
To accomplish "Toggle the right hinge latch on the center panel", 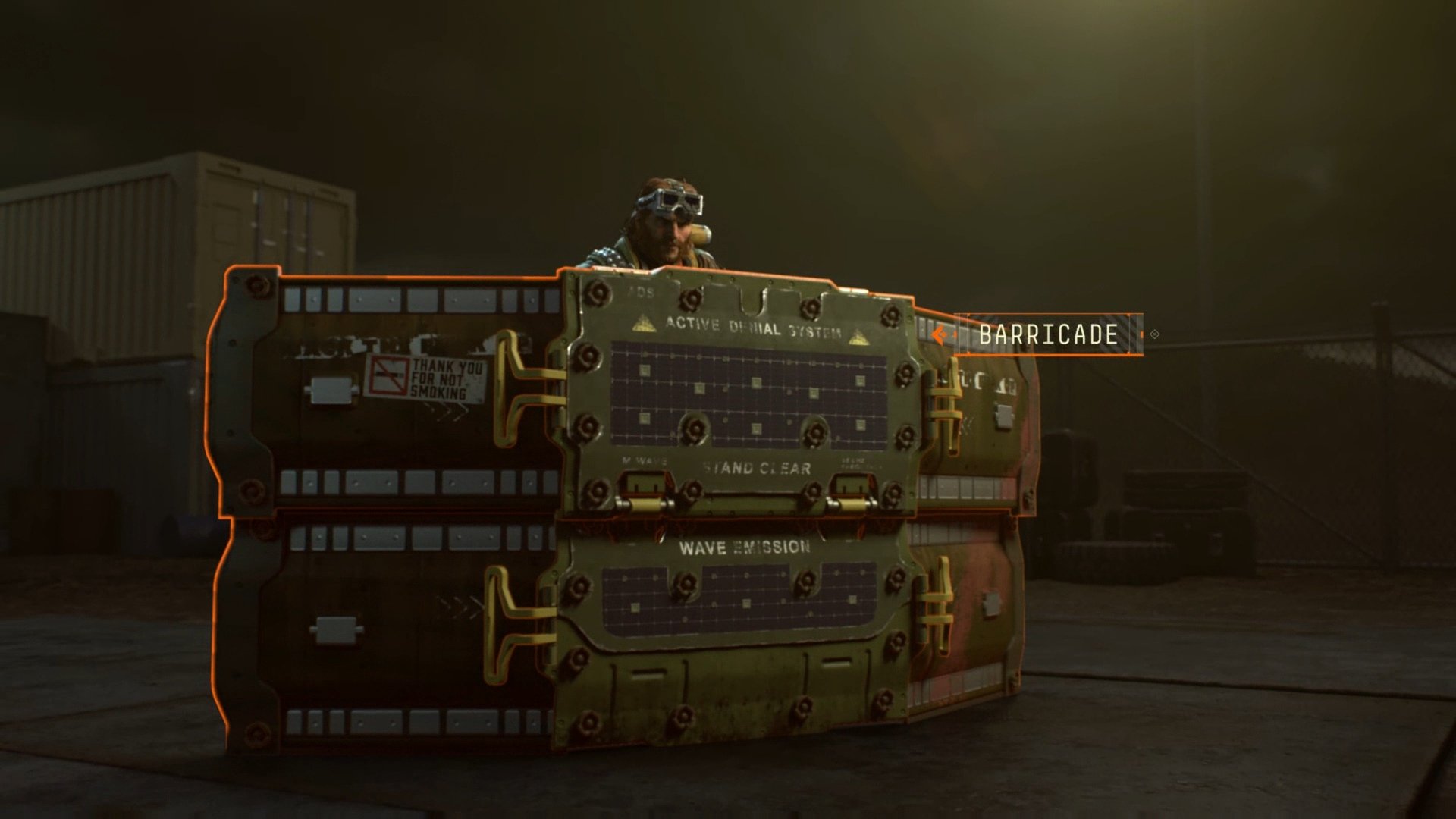I will [x=849, y=502].
